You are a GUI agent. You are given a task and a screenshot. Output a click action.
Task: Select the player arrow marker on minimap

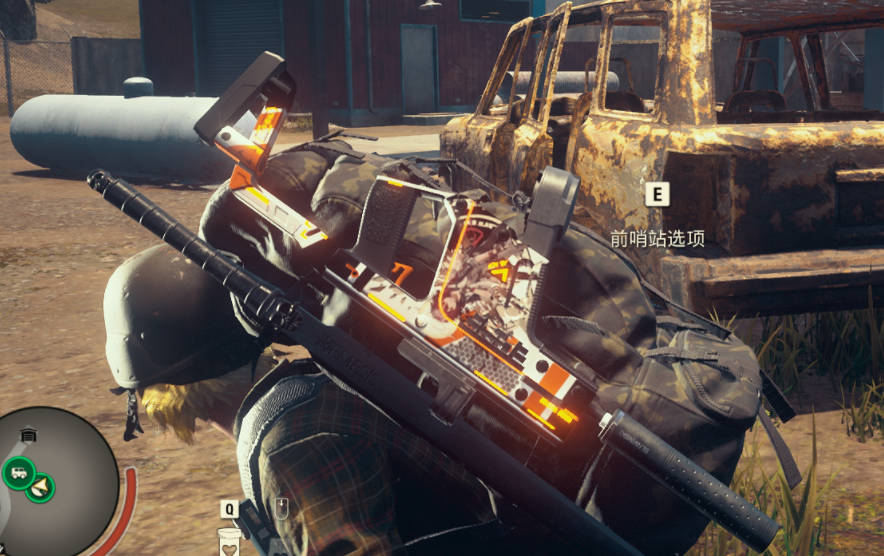pos(42,488)
